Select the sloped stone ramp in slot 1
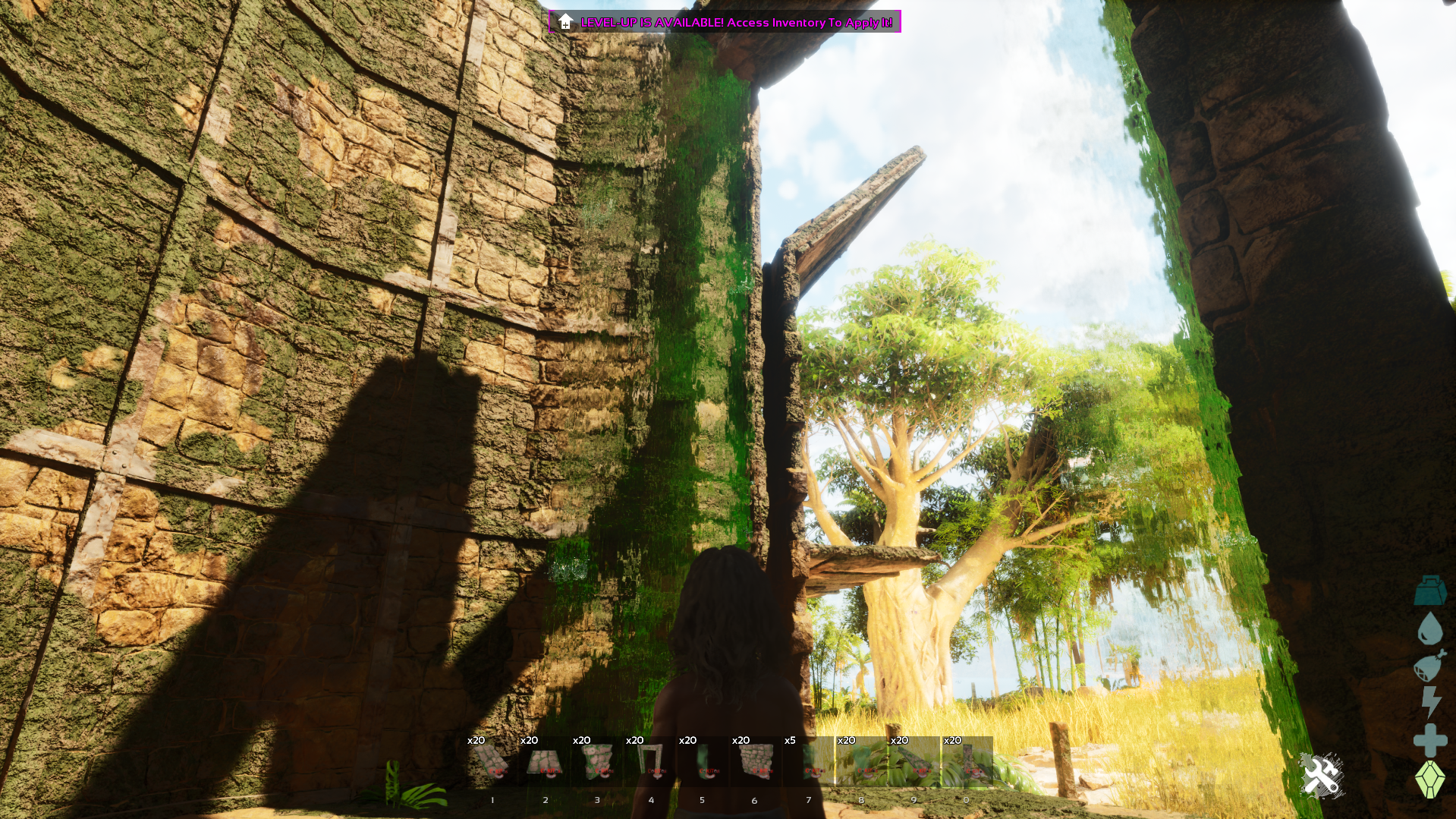Viewport: 1456px width, 819px height. click(x=492, y=761)
